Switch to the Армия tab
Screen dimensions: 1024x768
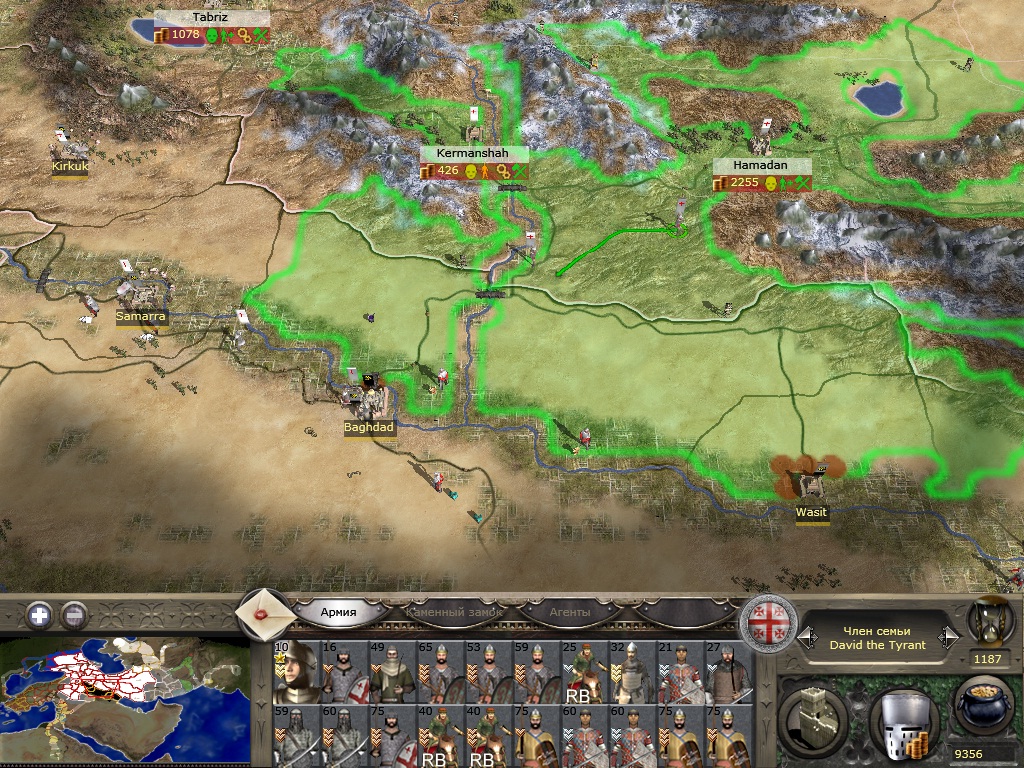pos(339,612)
